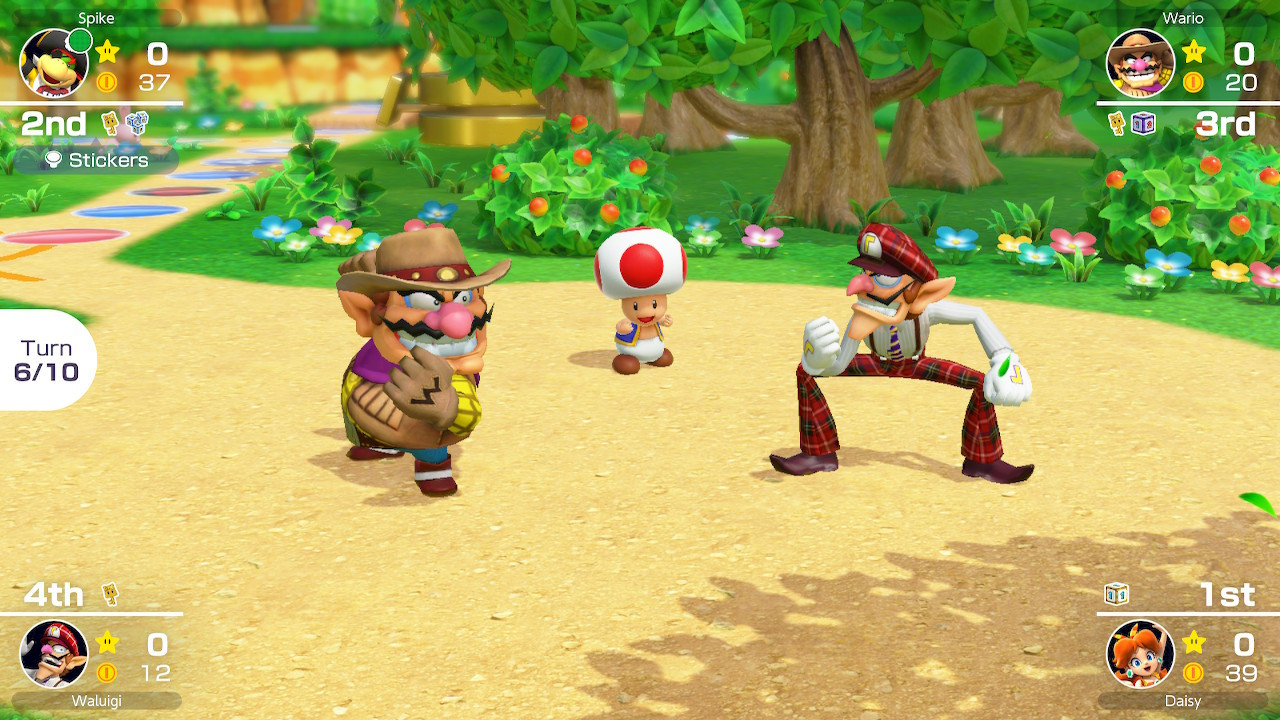This screenshot has height=720, width=1280.
Task: Click Wario's custom dice block item
Action: [1142, 123]
